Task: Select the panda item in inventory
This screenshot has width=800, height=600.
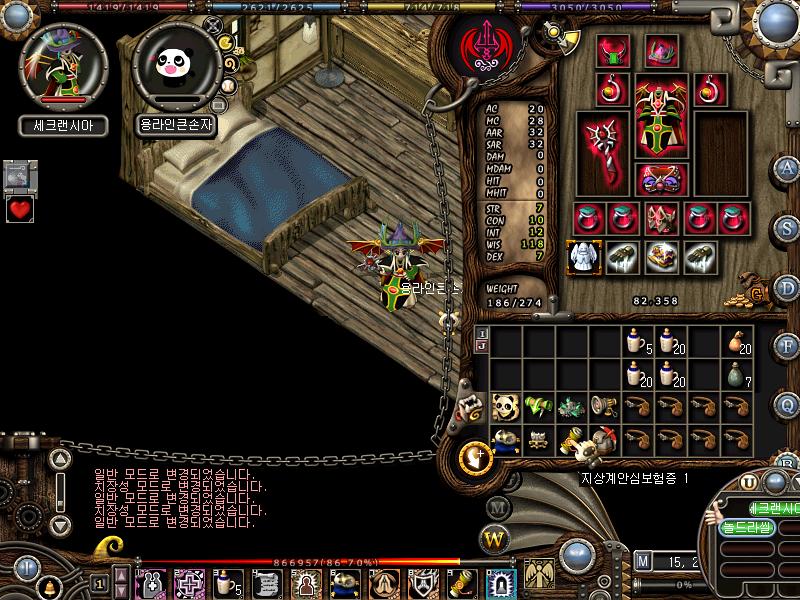Action: tap(507, 406)
